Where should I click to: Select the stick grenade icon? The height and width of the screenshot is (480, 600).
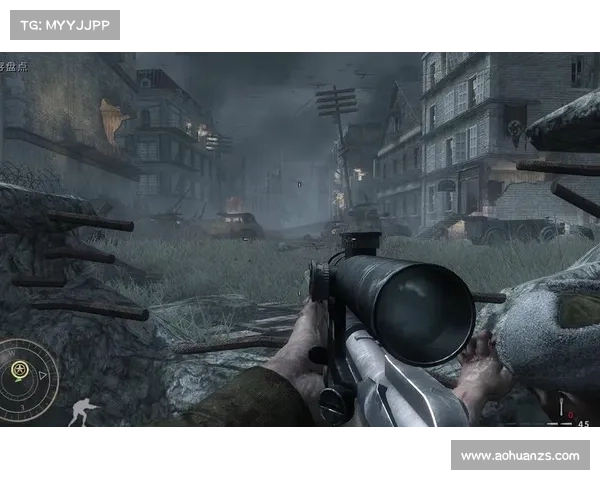[562, 409]
